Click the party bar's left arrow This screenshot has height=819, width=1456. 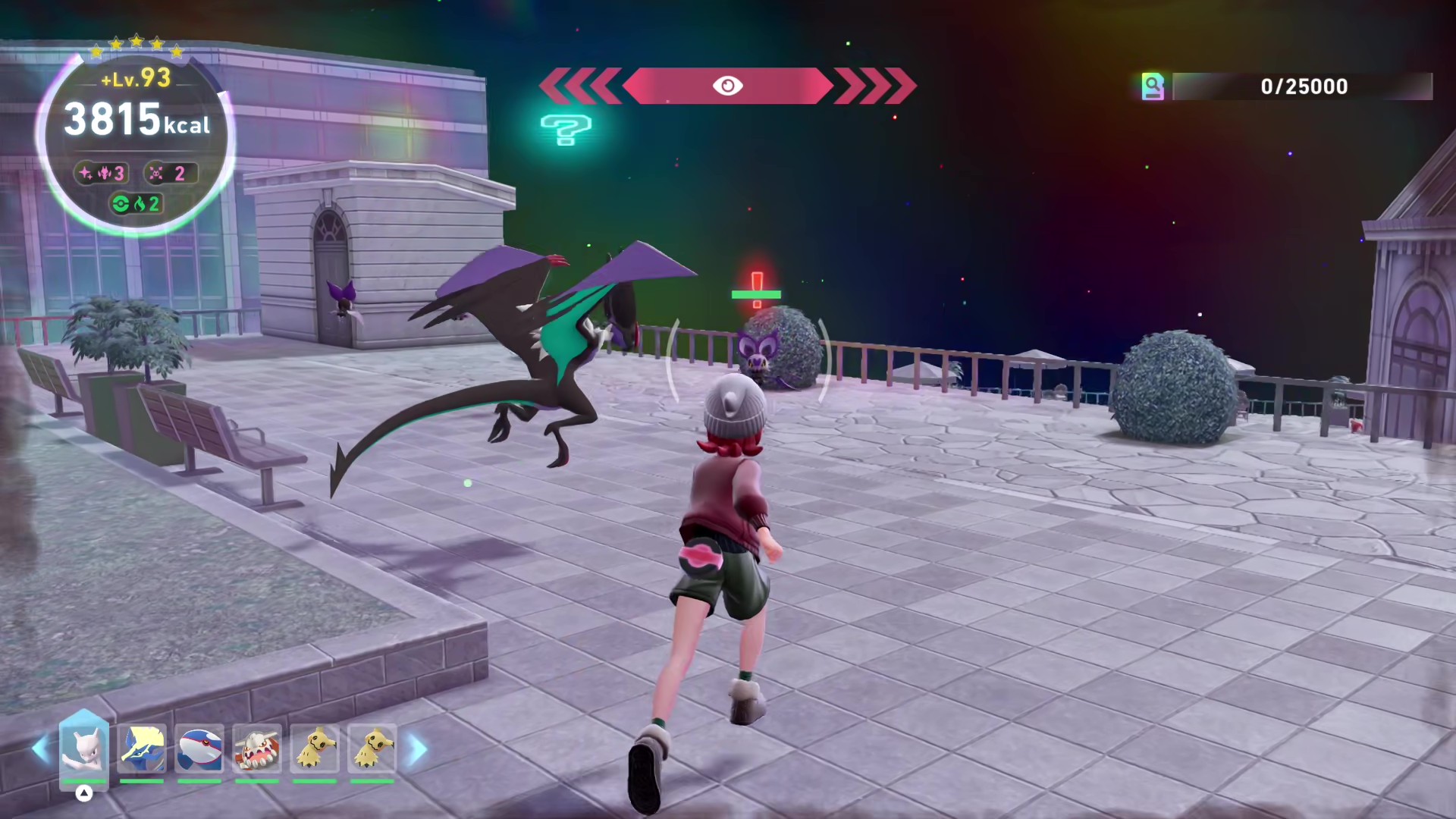[x=41, y=749]
